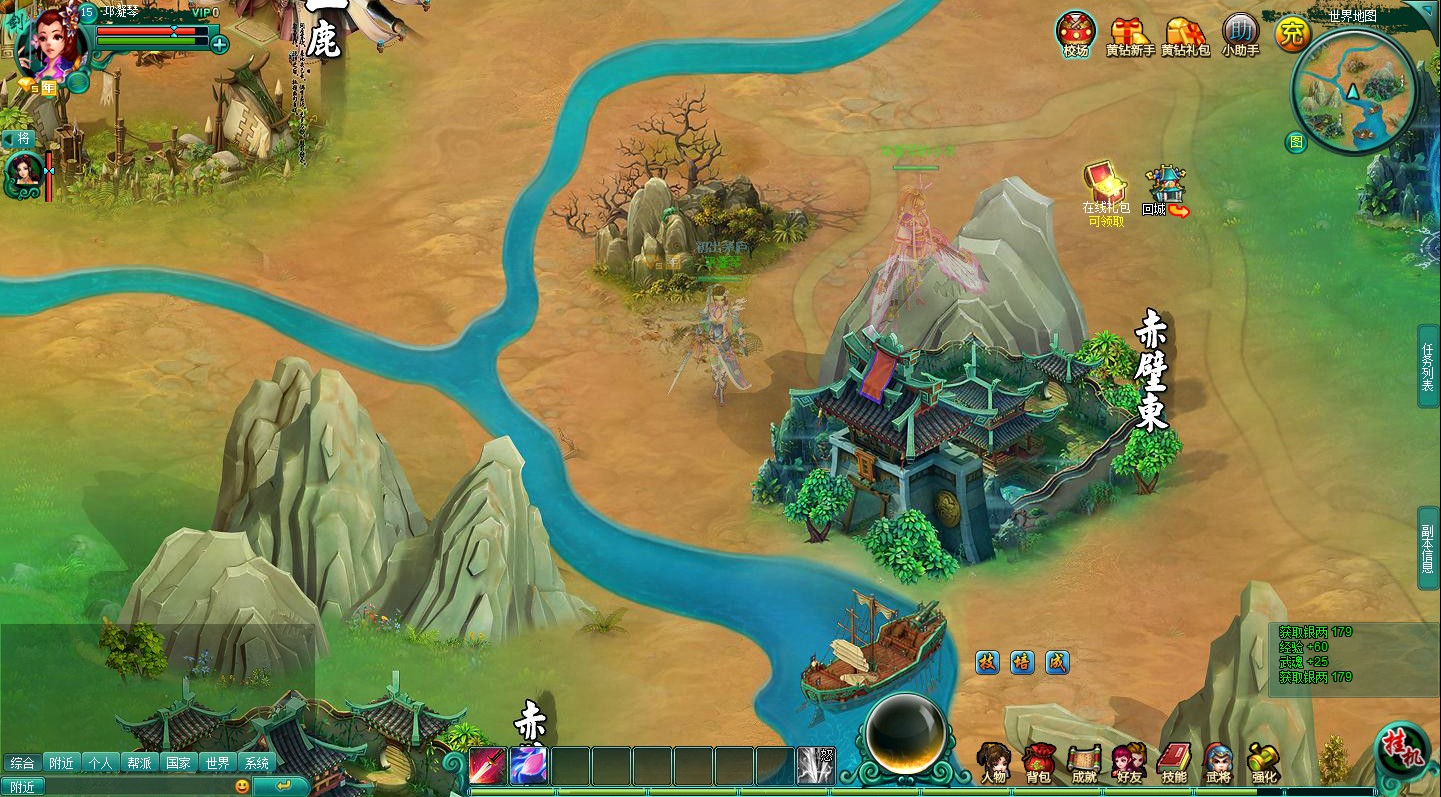Open the 人物 character sheet

coord(993,762)
